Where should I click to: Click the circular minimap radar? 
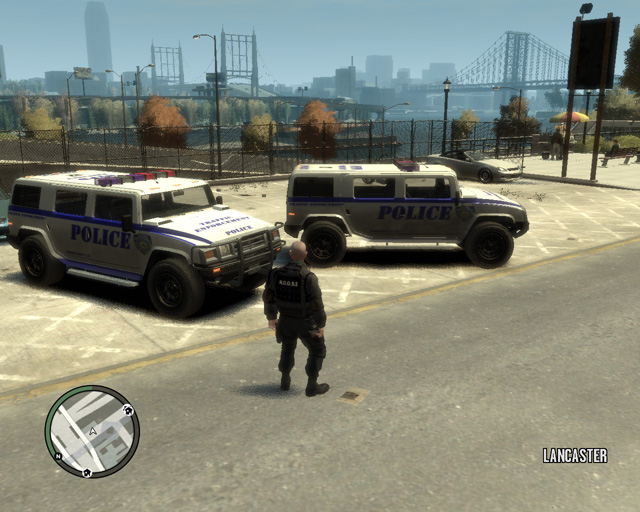point(92,431)
